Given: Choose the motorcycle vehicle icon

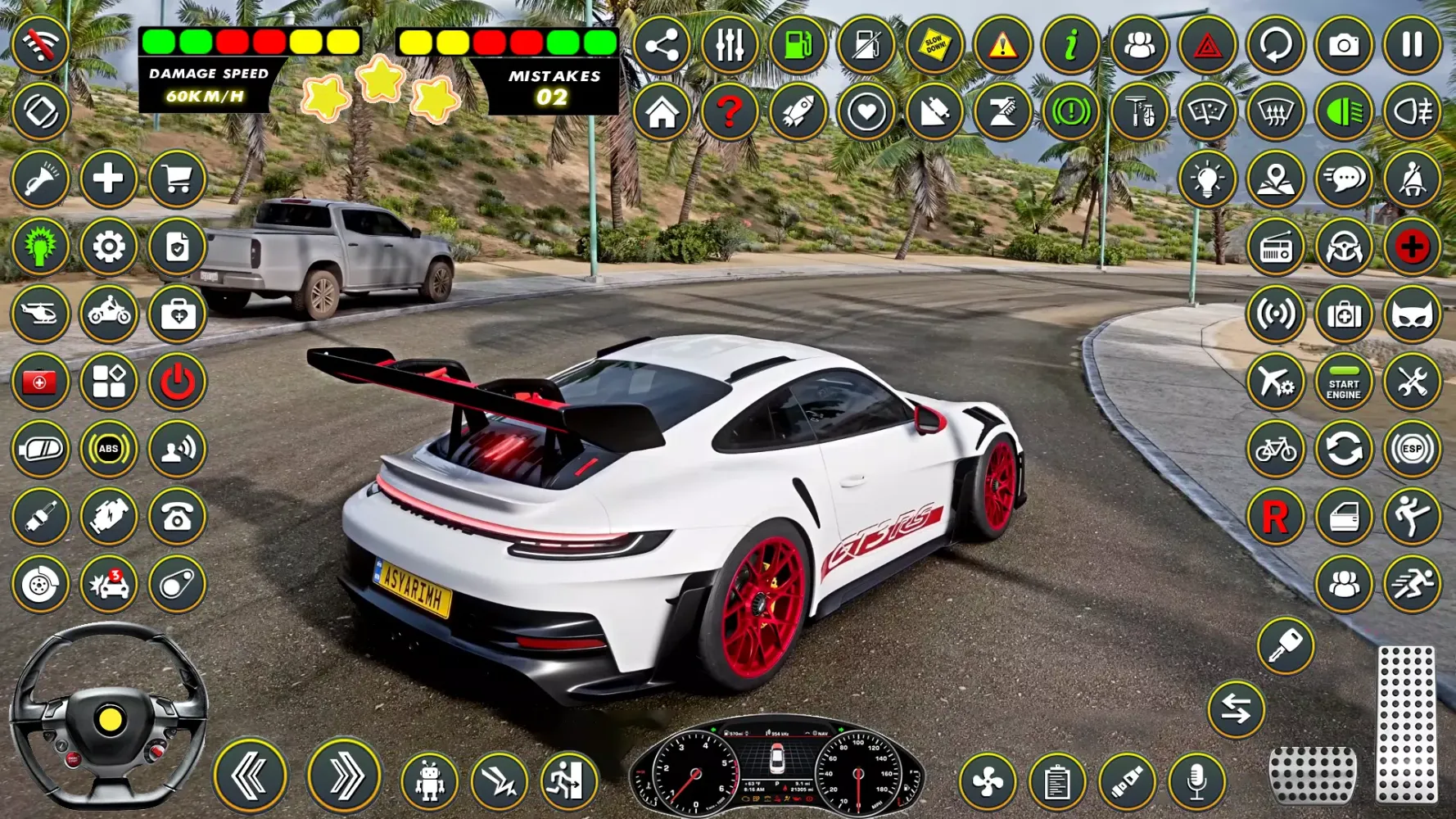Looking at the screenshot, I should point(108,314).
